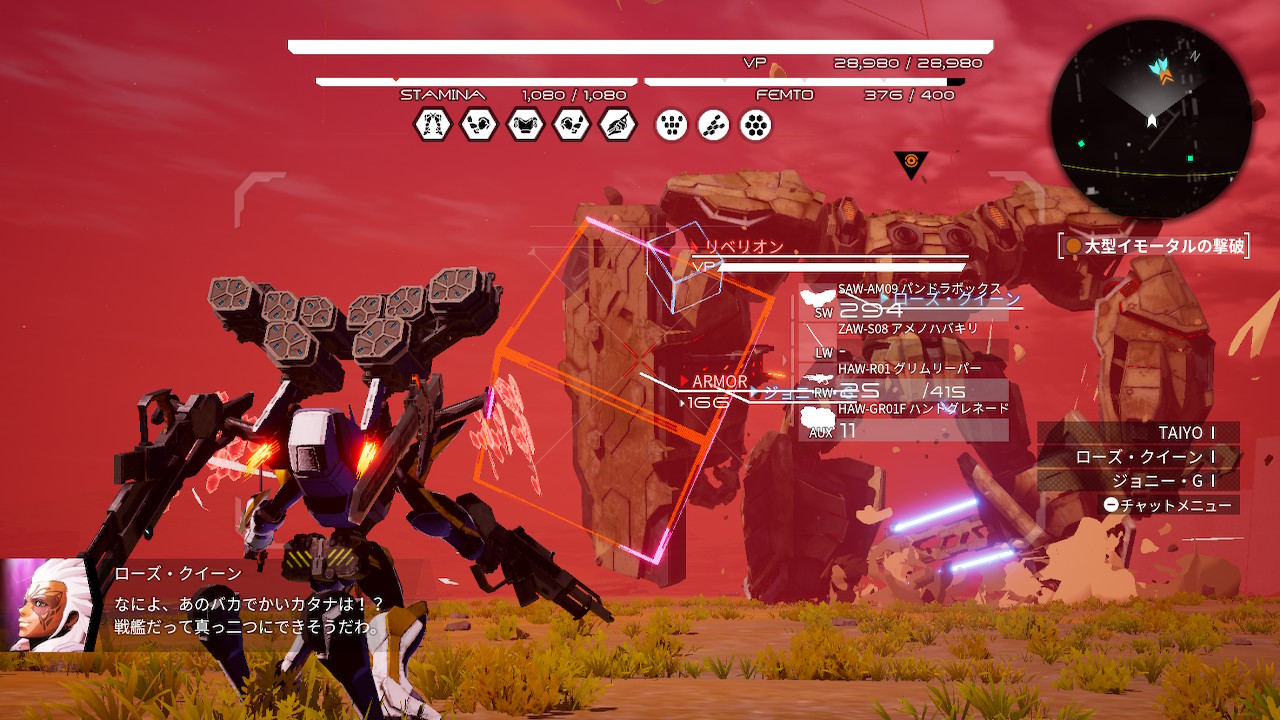
Task: Select the 大型イモータルの撃破 objective tracker
Action: [x=1155, y=246]
